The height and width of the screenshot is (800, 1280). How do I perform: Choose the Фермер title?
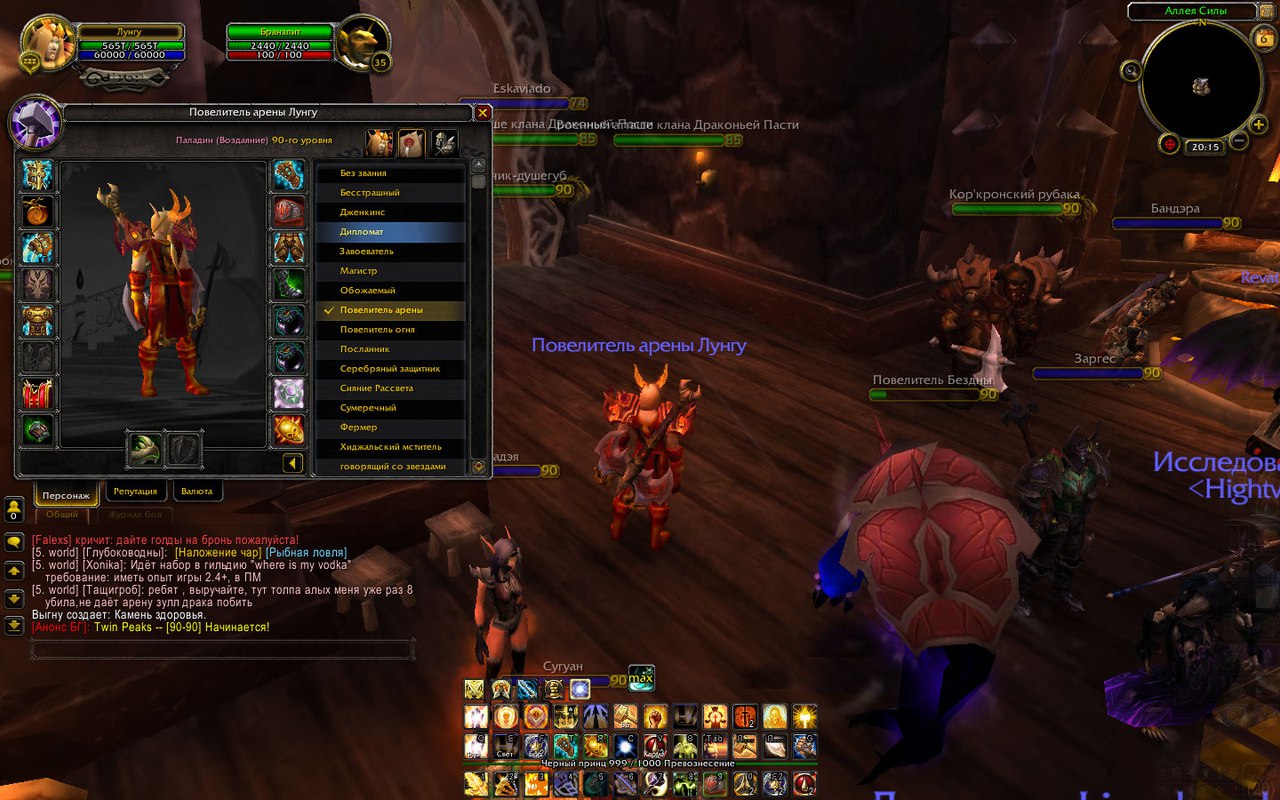pos(390,427)
